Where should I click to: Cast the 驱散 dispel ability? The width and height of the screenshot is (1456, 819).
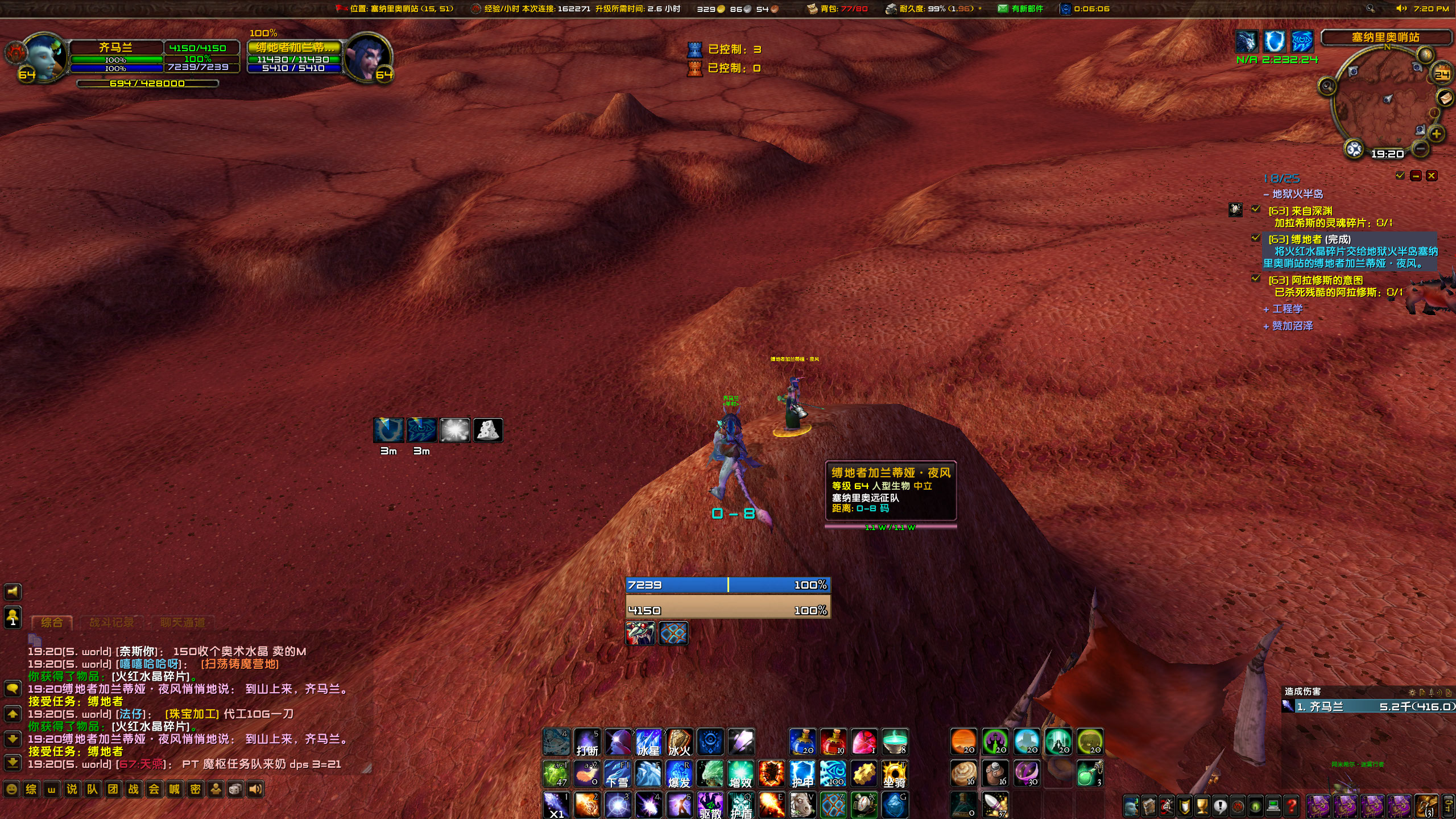tap(711, 806)
